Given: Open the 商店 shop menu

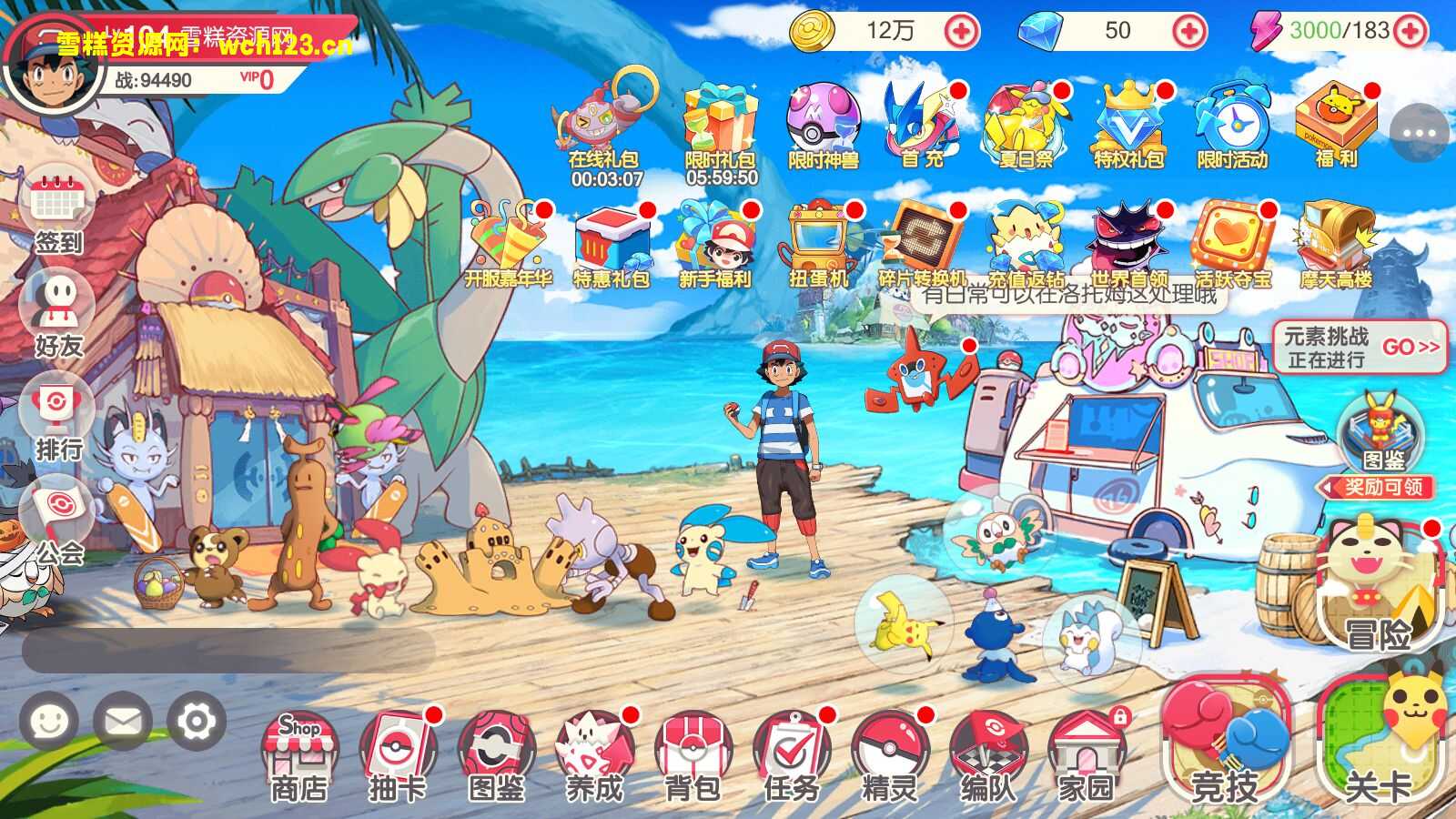Looking at the screenshot, I should pyautogui.click(x=298, y=755).
